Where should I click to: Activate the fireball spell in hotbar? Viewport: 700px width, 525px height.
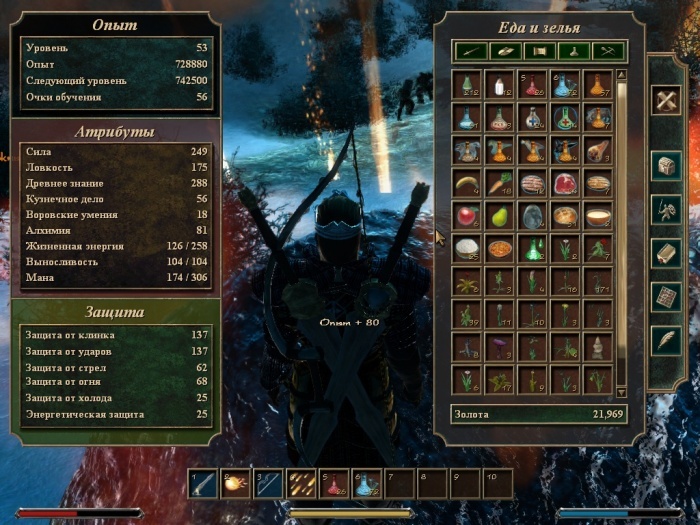pyautogui.click(x=236, y=484)
